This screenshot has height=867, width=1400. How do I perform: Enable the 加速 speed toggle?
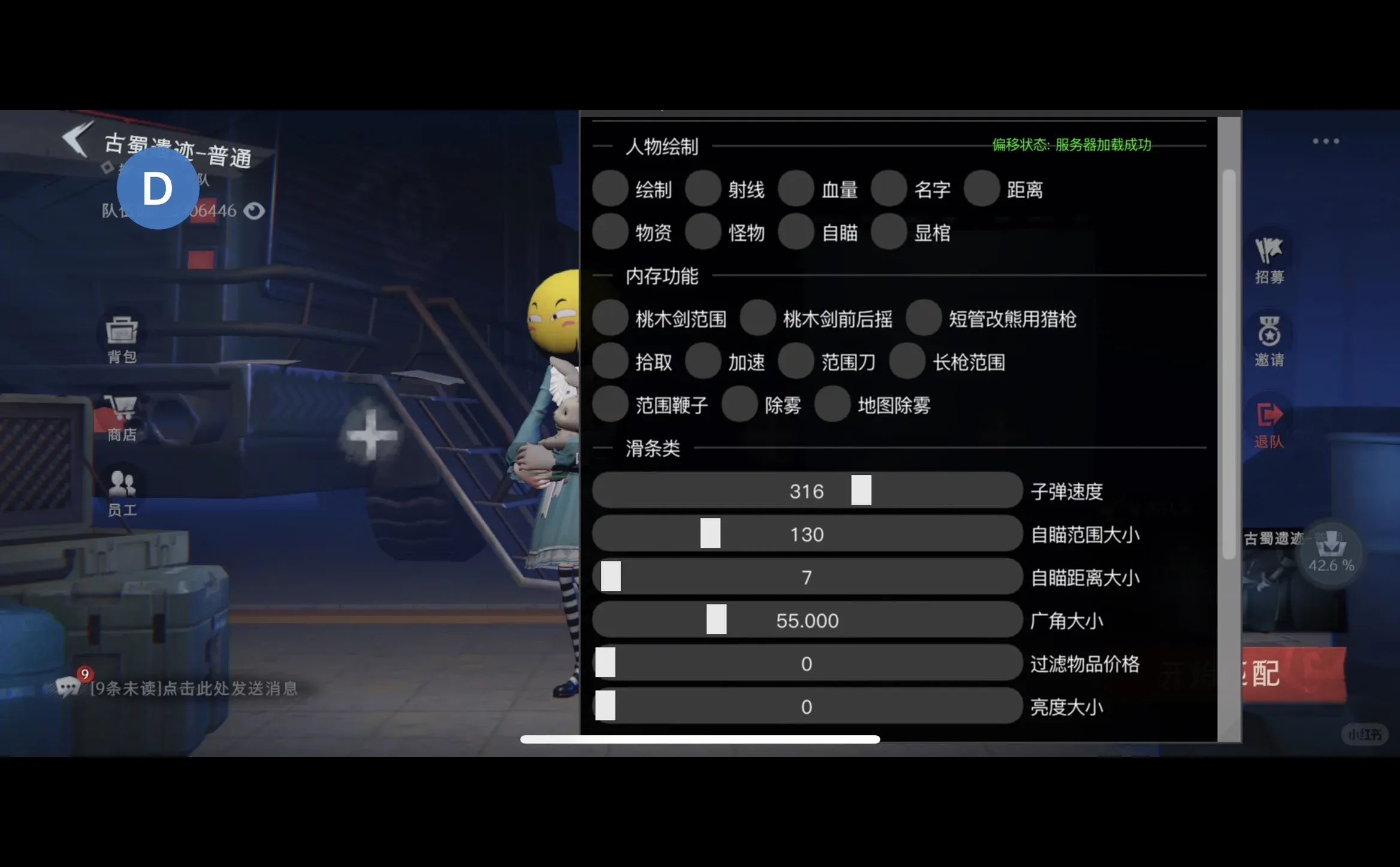[x=704, y=362]
